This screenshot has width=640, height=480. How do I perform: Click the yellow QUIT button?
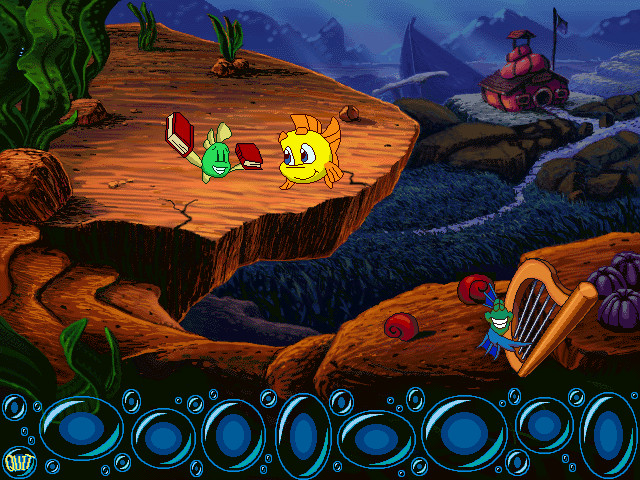16,461
